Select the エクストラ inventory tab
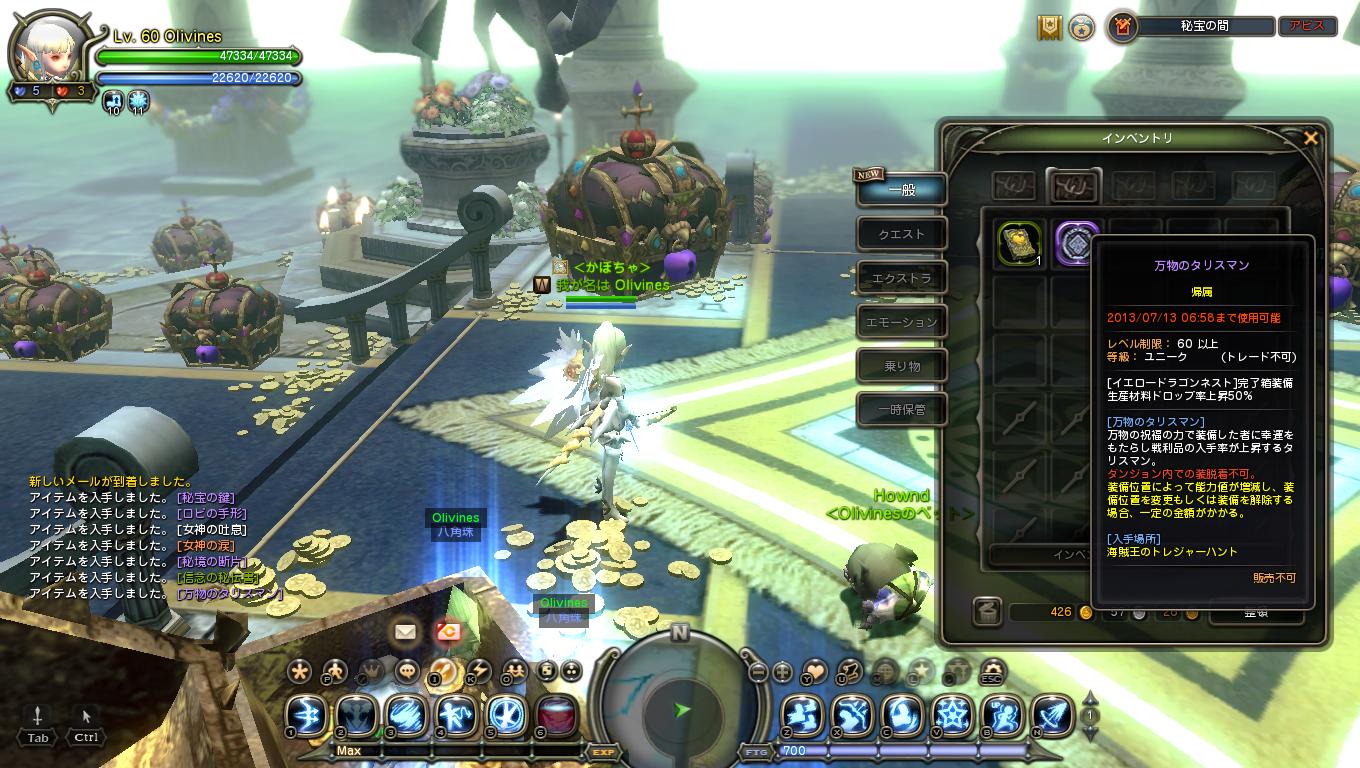The image size is (1360, 768). [x=901, y=278]
